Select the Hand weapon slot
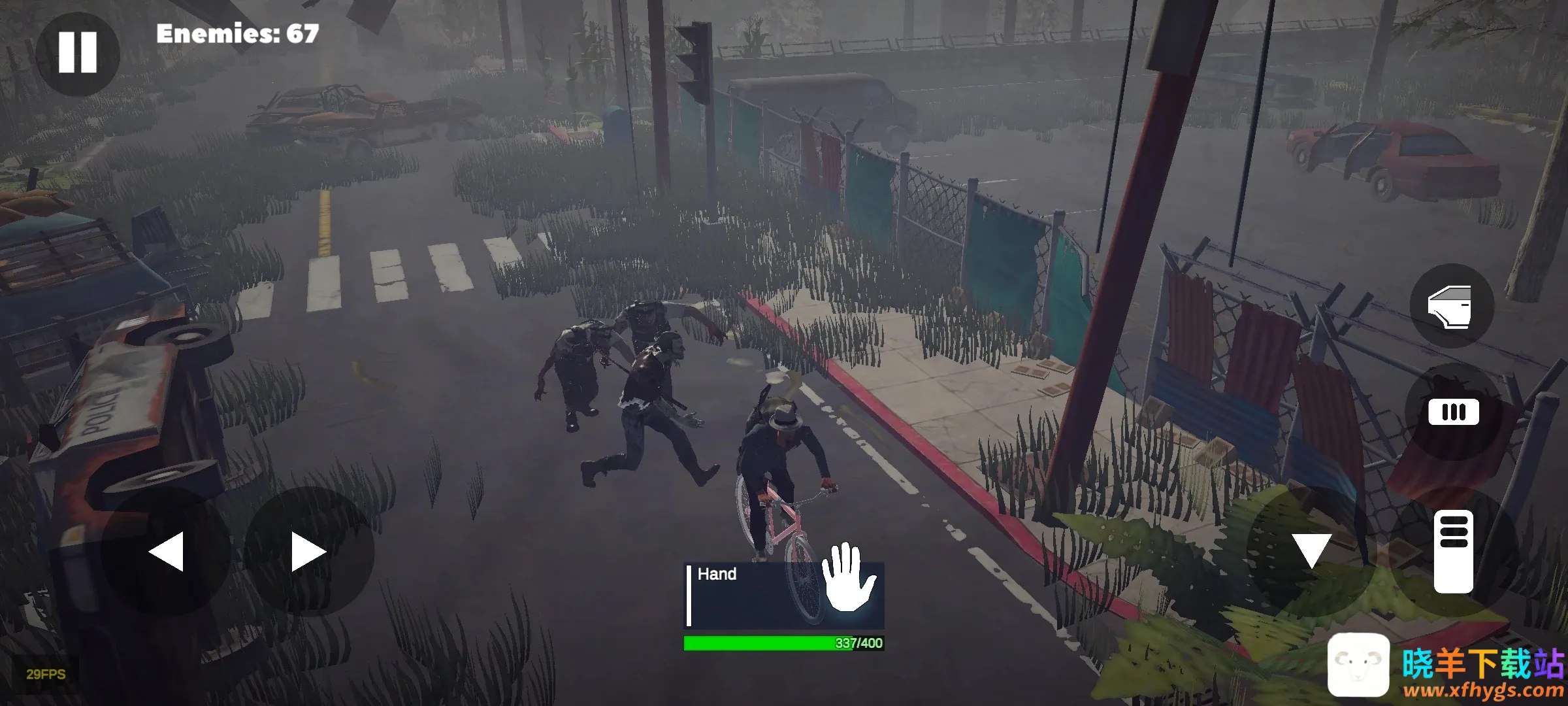 coord(784,595)
